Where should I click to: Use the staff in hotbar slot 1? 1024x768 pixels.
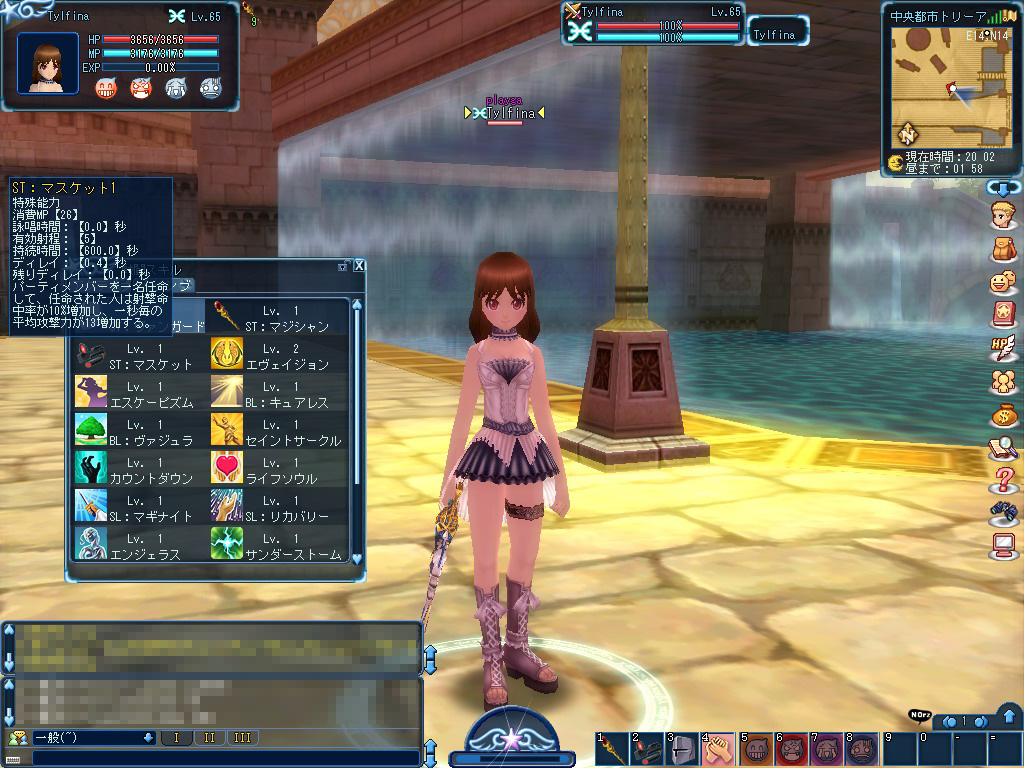612,749
